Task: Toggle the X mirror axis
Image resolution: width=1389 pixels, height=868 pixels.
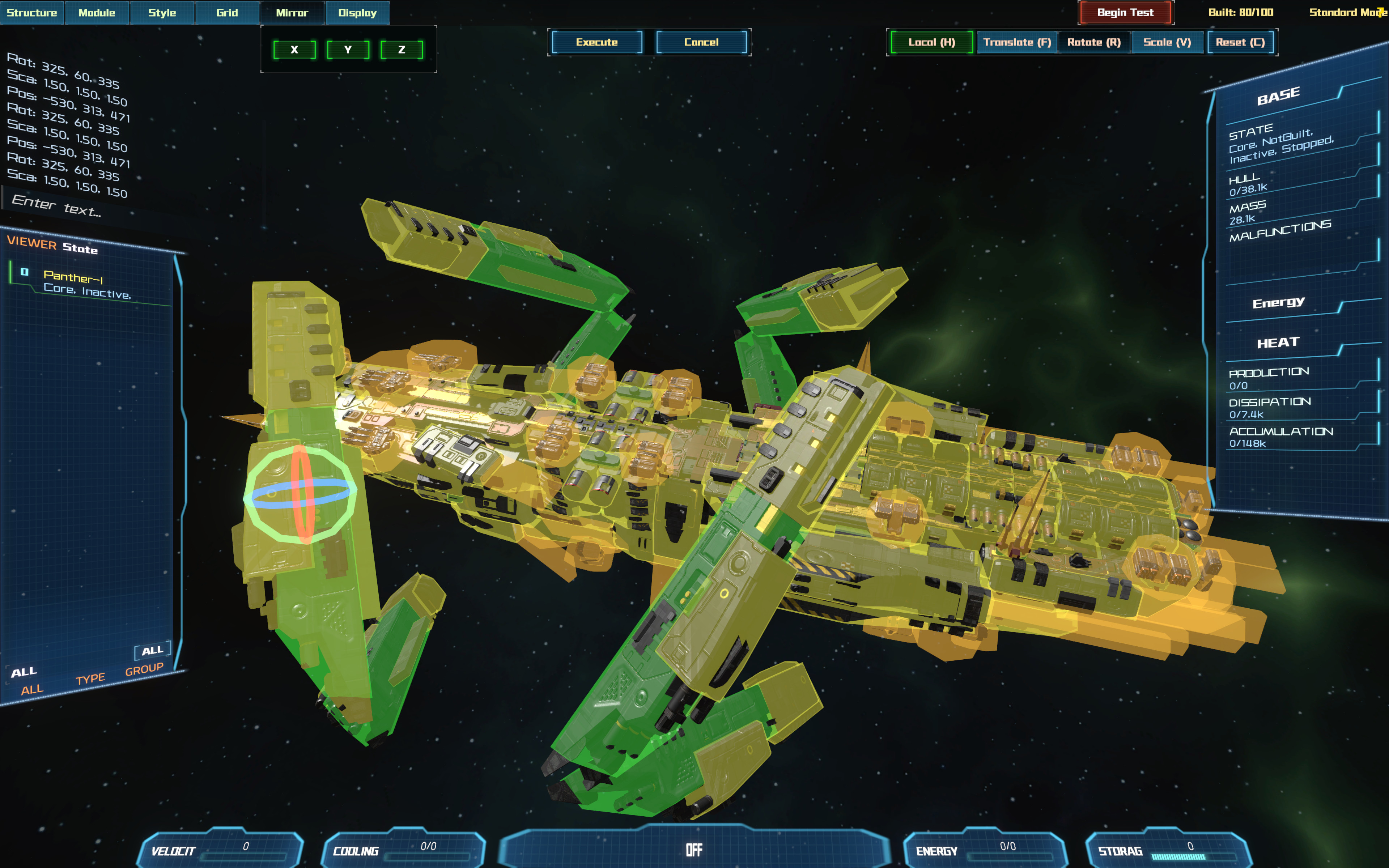Action: (294, 50)
